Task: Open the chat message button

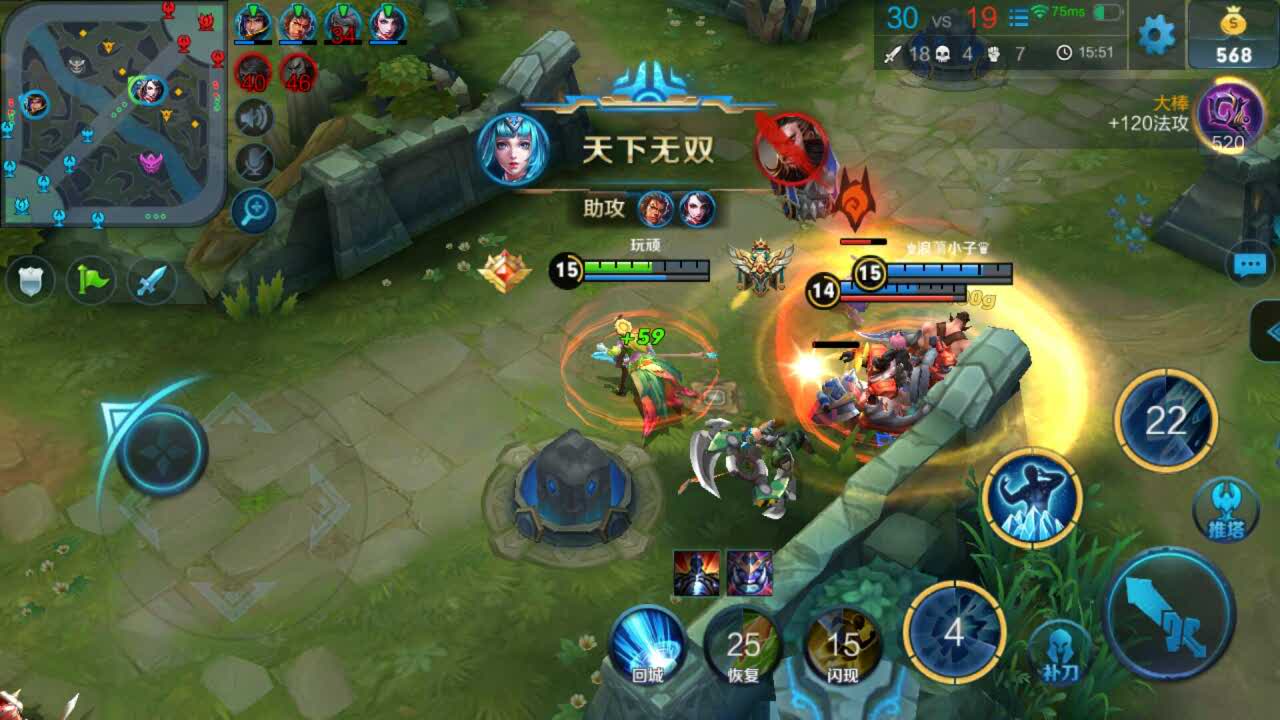Action: pos(1249,265)
